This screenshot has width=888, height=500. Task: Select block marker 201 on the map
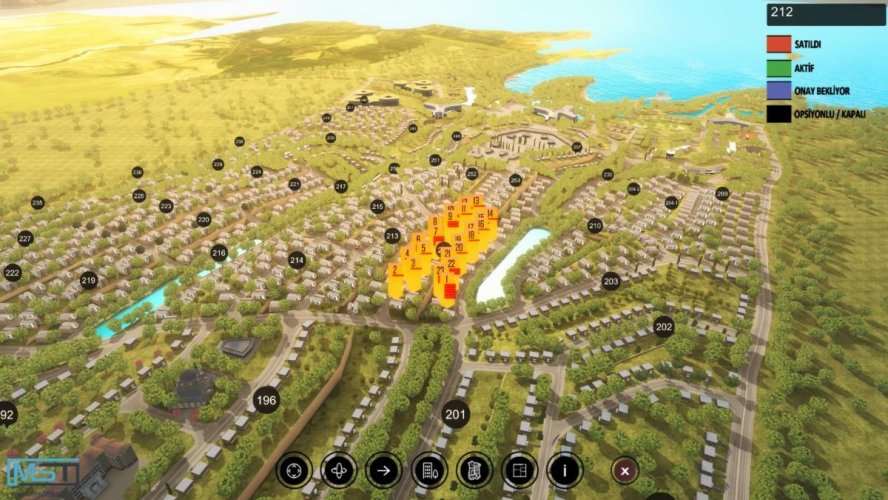point(456,413)
